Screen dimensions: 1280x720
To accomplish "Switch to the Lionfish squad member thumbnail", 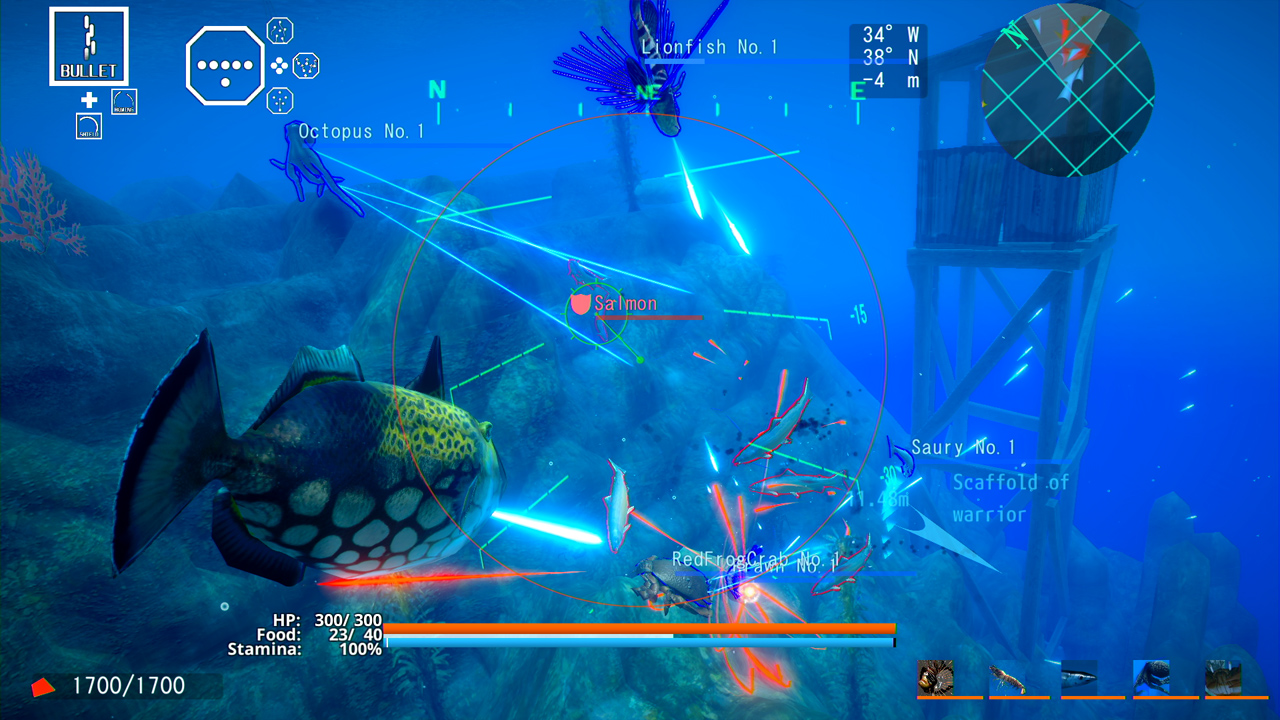I will pos(936,676).
